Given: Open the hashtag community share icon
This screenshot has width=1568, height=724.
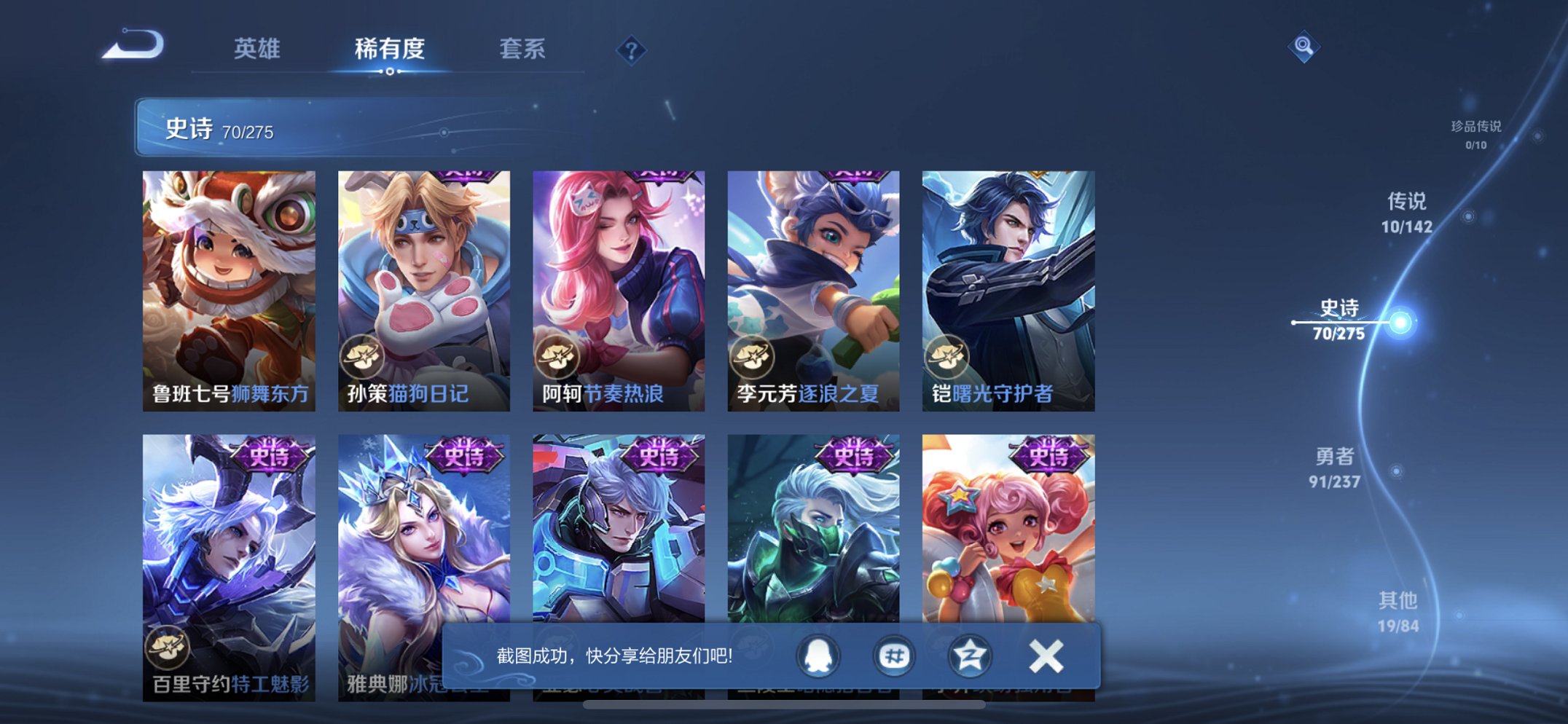Looking at the screenshot, I should coord(894,655).
